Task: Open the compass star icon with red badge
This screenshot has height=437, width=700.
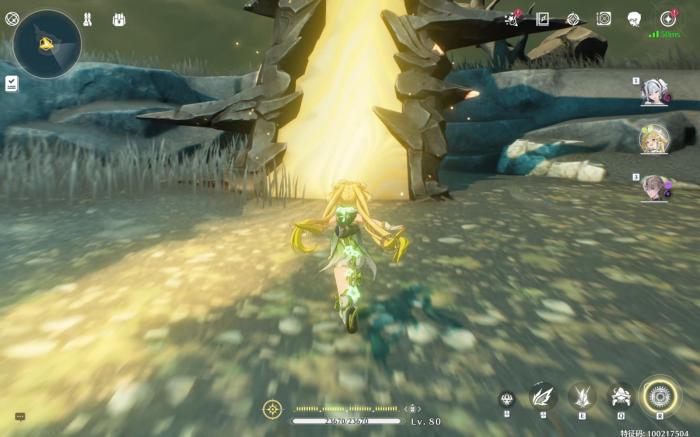Action: 667,19
